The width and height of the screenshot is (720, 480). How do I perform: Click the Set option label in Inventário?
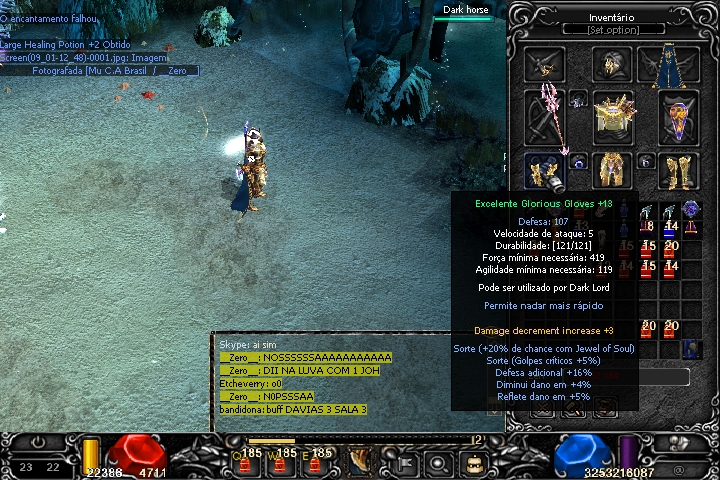coord(614,30)
